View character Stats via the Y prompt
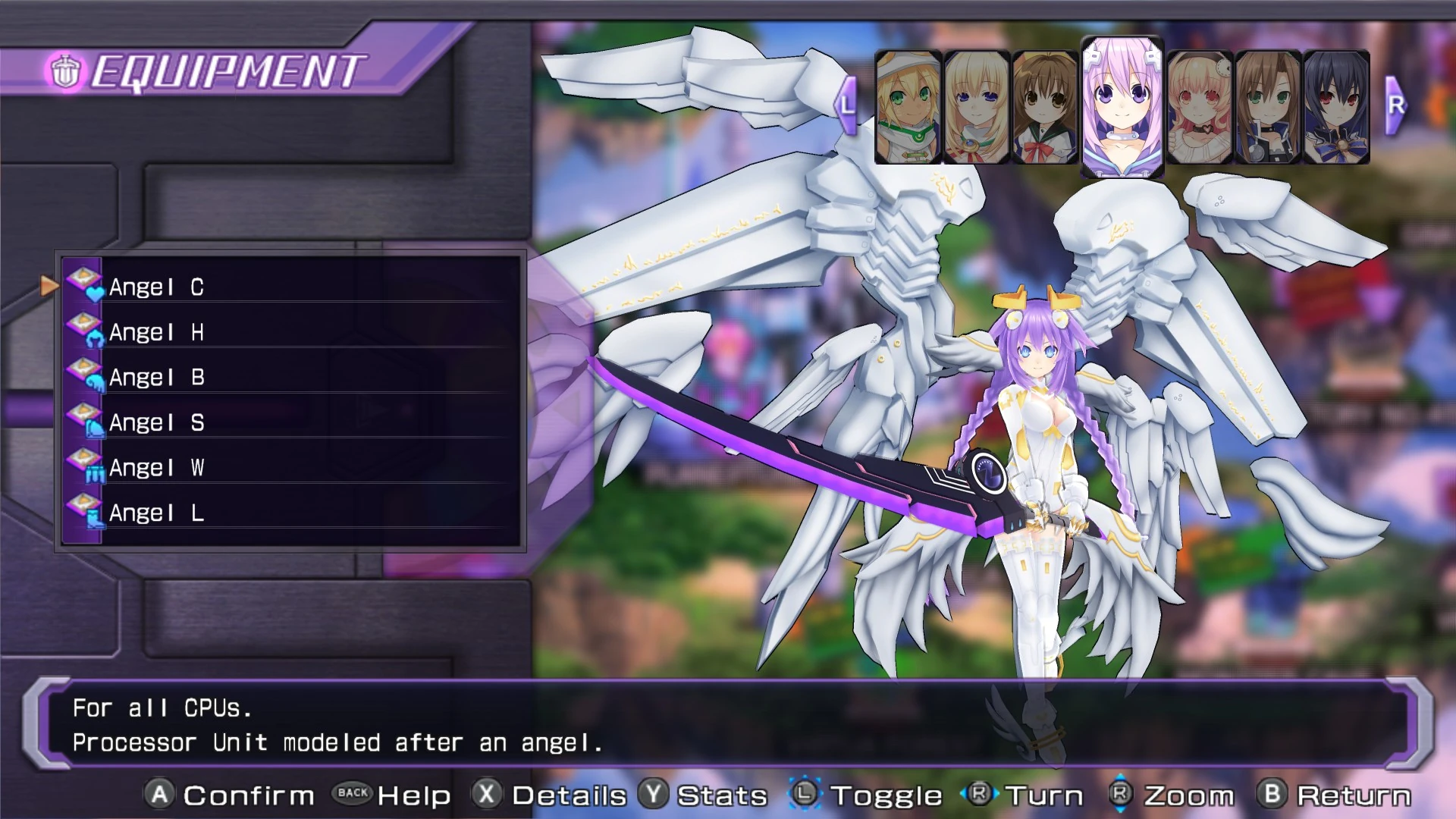Viewport: 1456px width, 819px height. tap(654, 795)
